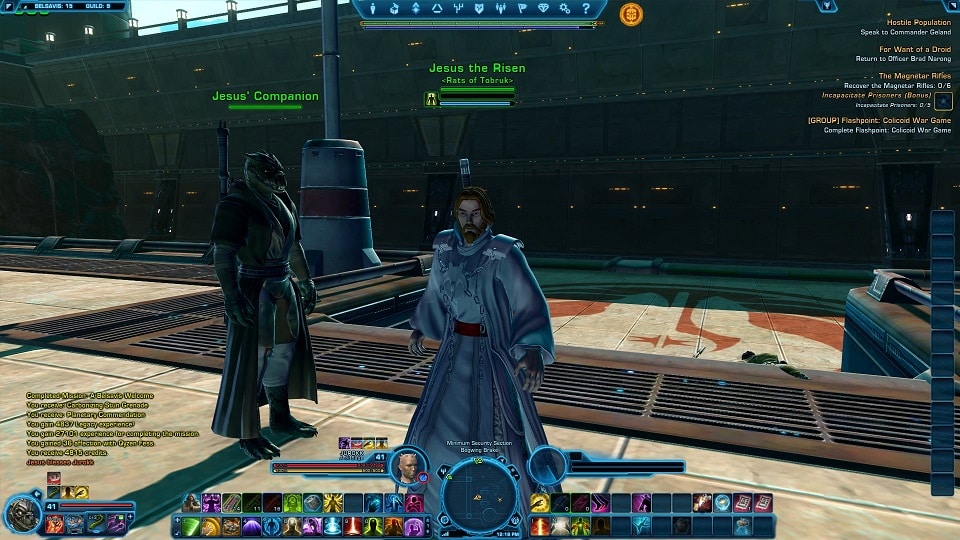Open the gear-shaped preferences menu
This screenshot has width=960, height=540.
point(565,9)
